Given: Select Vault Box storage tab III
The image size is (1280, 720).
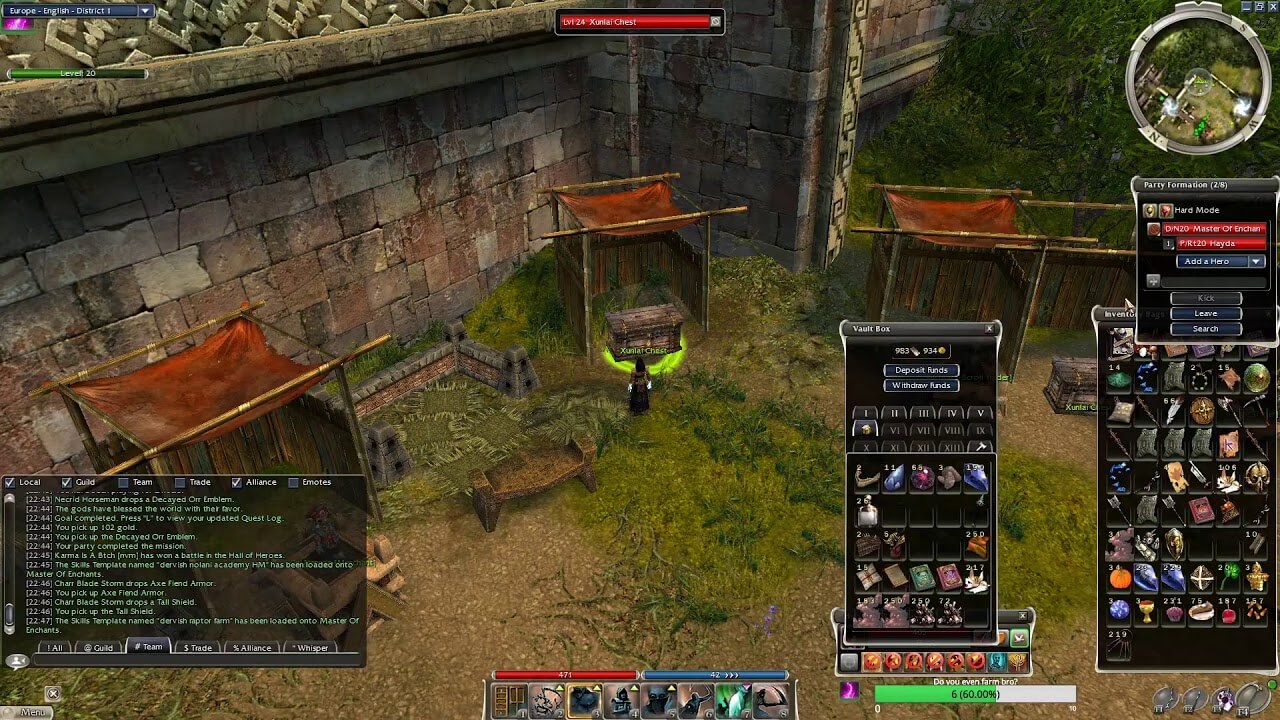Looking at the screenshot, I should (924, 412).
